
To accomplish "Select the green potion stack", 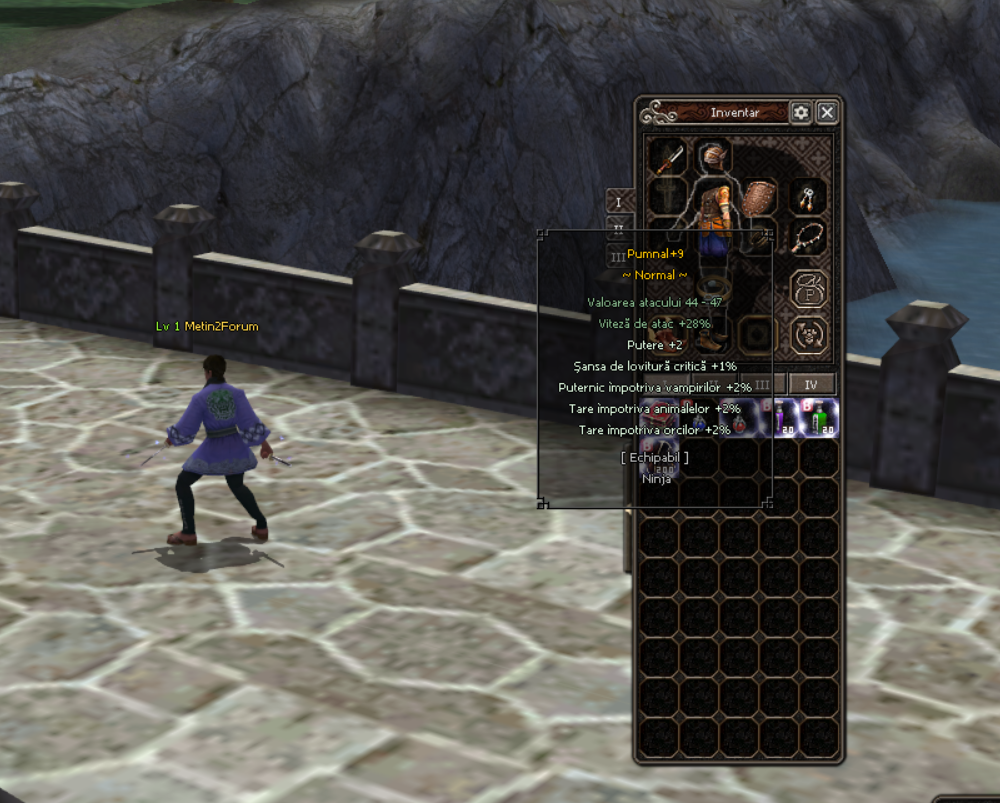I will click(820, 418).
